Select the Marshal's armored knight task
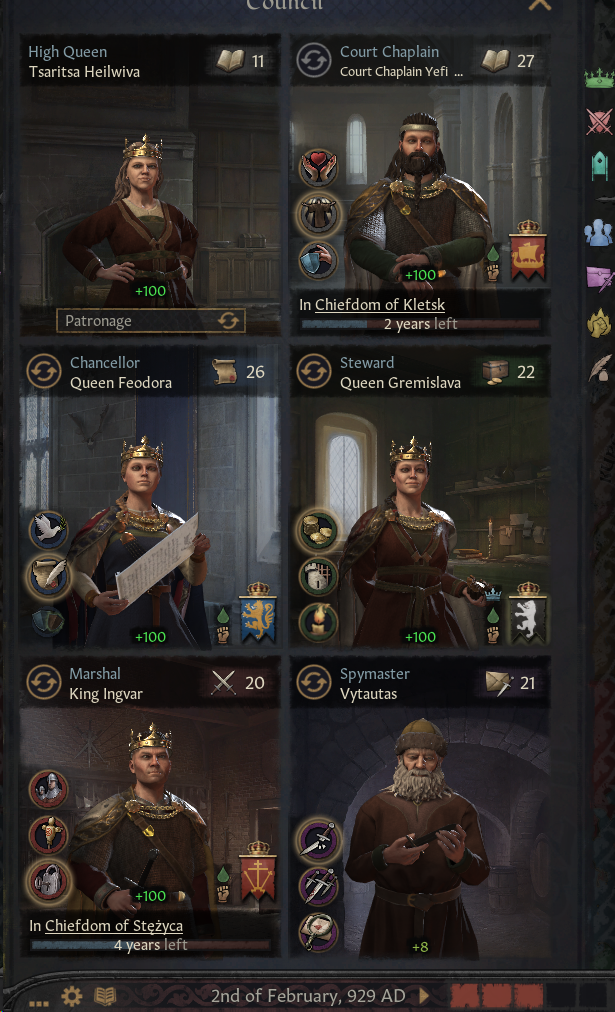 tap(48, 789)
